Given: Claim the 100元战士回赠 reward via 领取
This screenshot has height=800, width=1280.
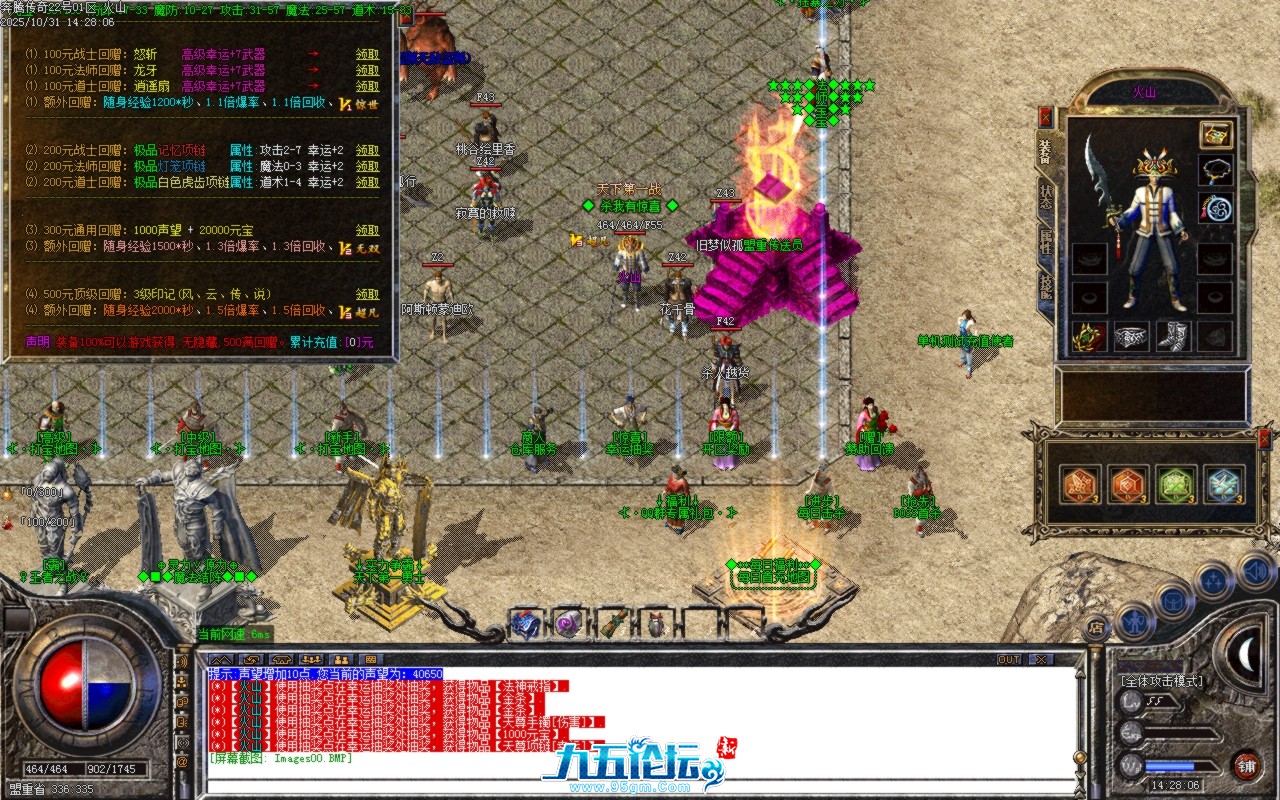Looking at the screenshot, I should coord(367,54).
